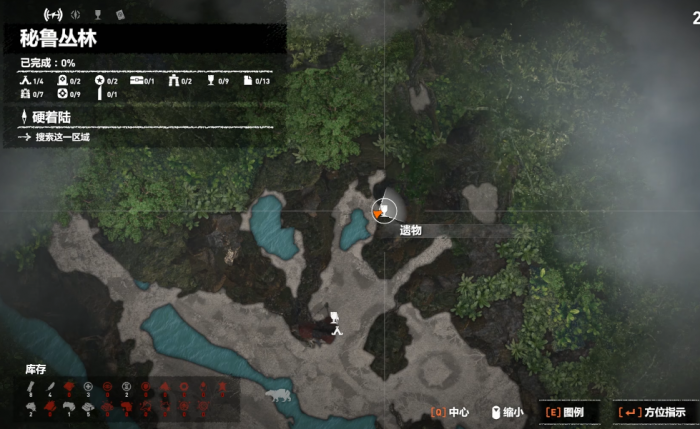Open the 图例 map legend
The height and width of the screenshot is (429, 700).
point(565,411)
